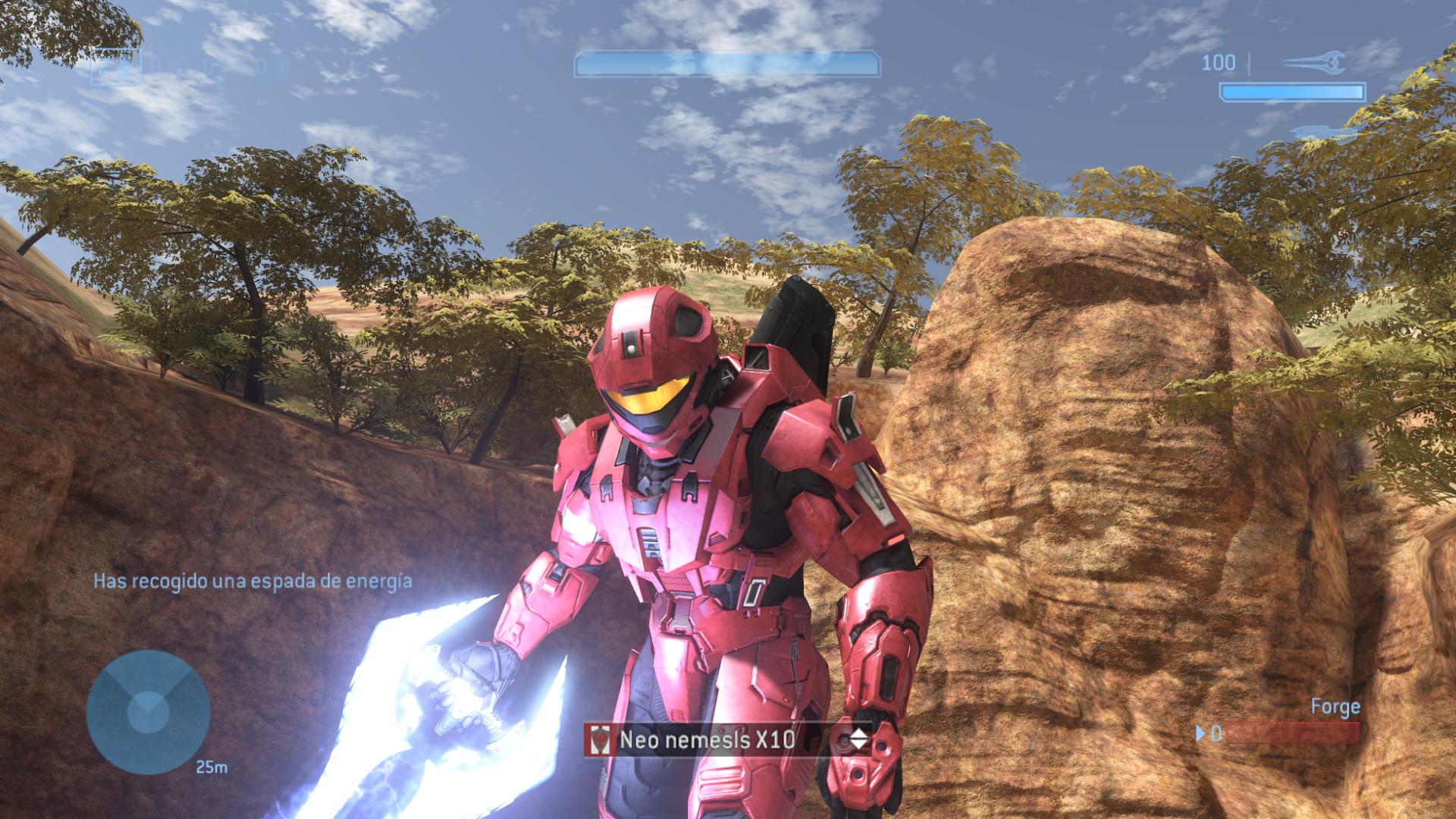Expand the up arrow beside the nameplate
The width and height of the screenshot is (1456, 819).
(859, 734)
